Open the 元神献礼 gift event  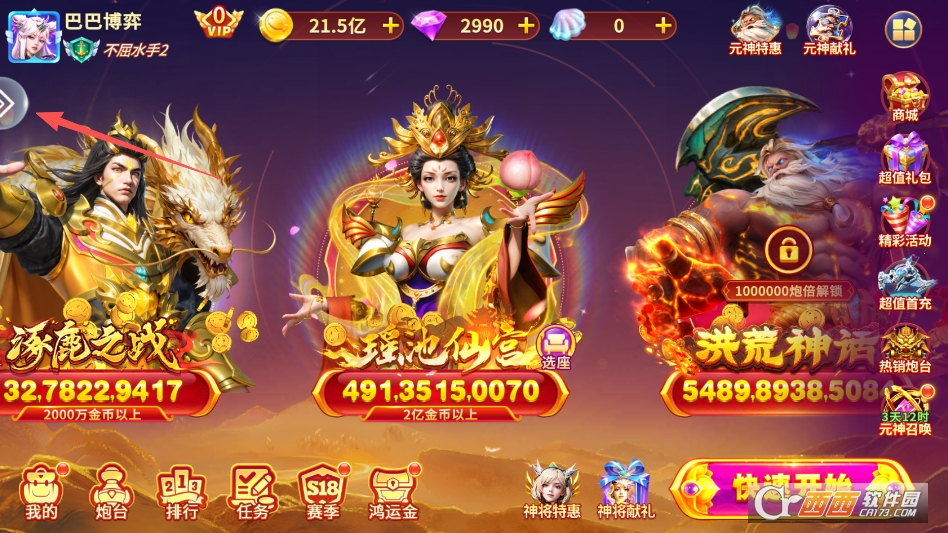coord(828,29)
